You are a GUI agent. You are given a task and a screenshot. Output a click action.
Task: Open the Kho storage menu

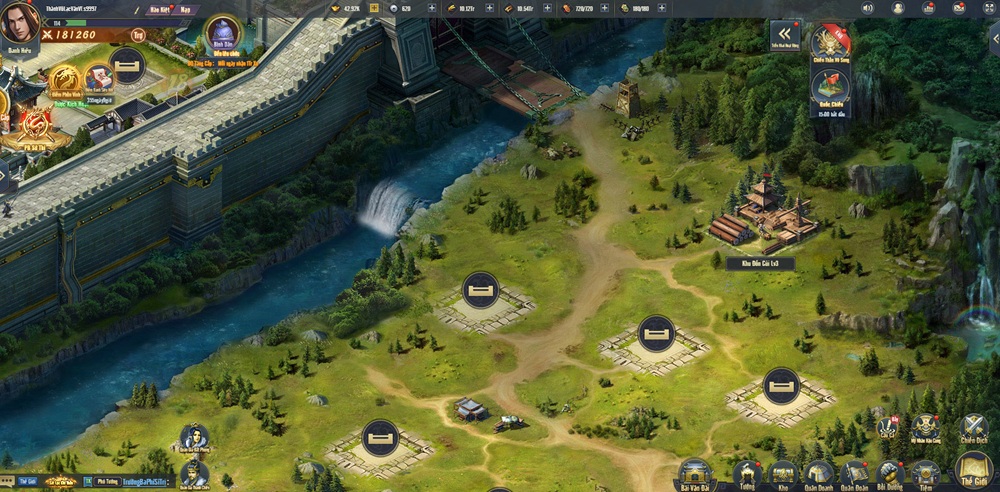(x=782, y=473)
